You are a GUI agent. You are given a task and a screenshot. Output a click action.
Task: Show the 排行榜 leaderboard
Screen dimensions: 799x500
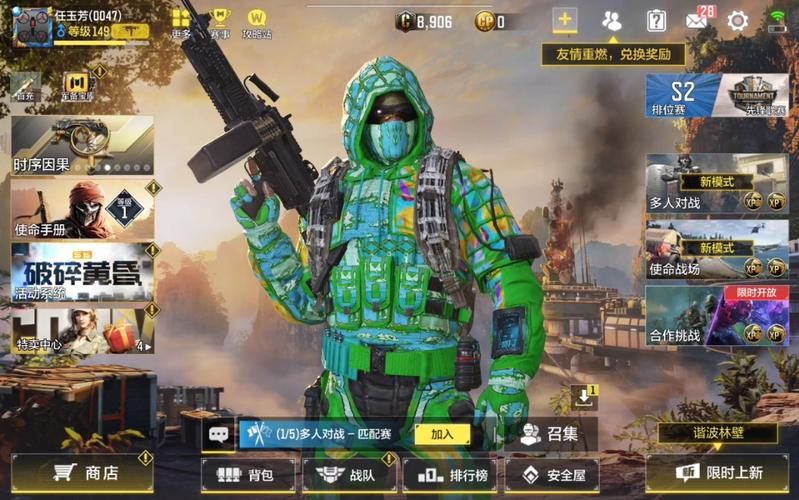tap(446, 475)
